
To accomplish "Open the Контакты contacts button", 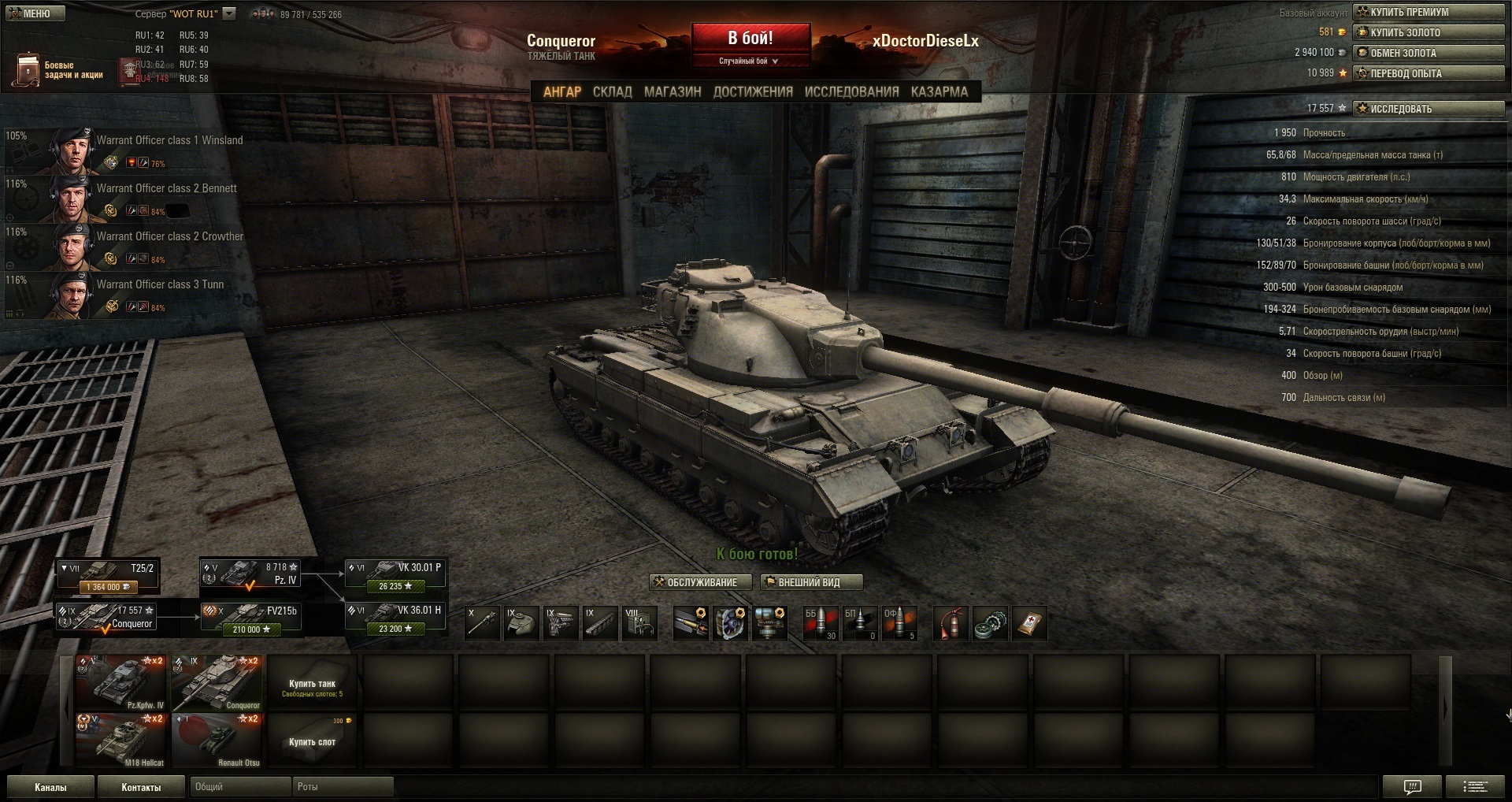I will click(141, 787).
